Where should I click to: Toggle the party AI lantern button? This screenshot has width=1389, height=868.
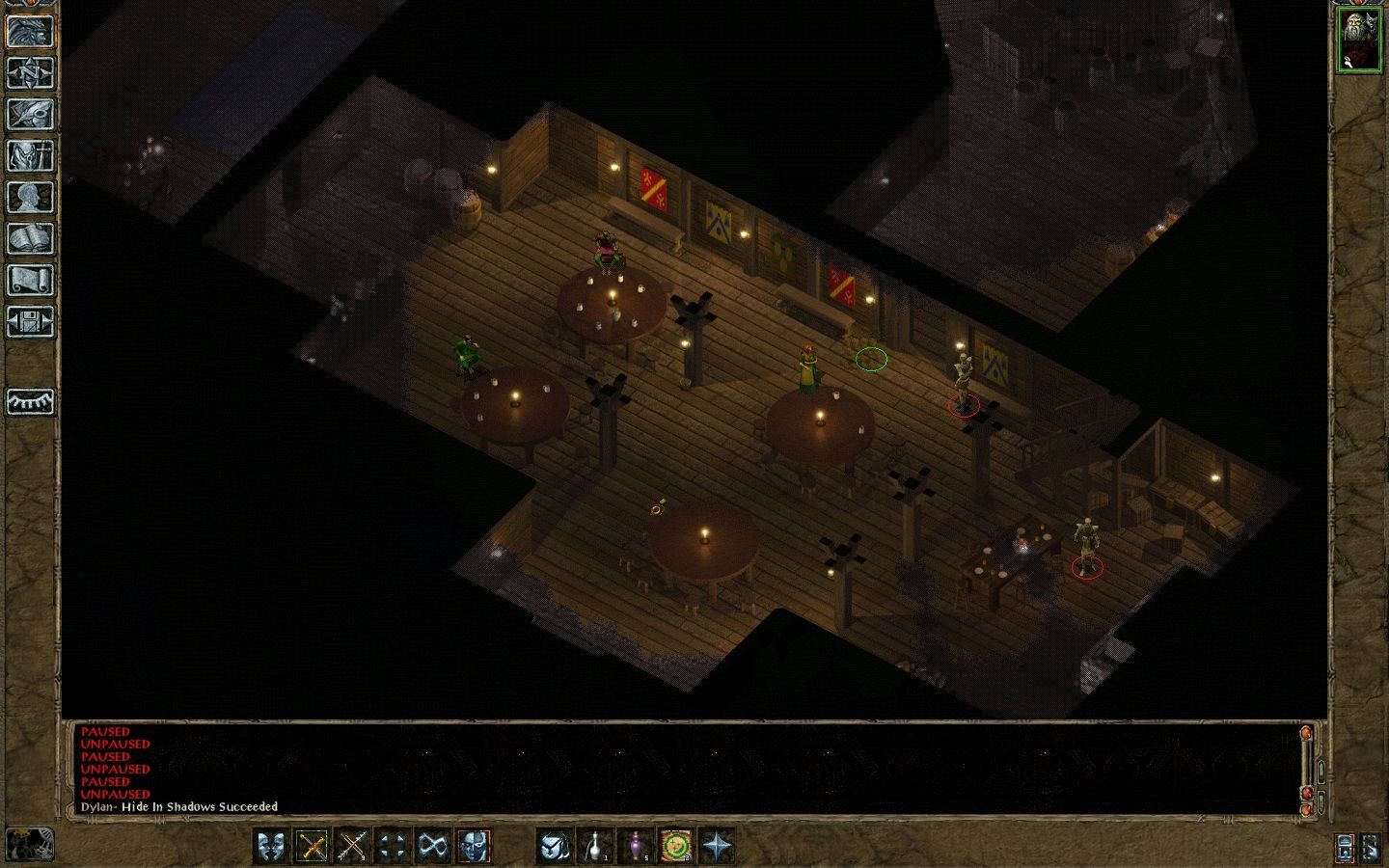1346,848
